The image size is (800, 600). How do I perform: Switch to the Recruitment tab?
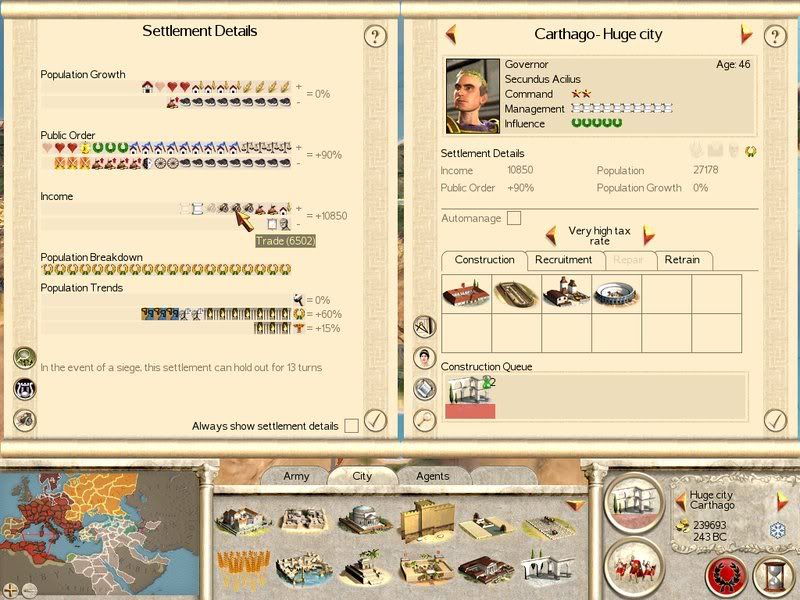coord(563,260)
